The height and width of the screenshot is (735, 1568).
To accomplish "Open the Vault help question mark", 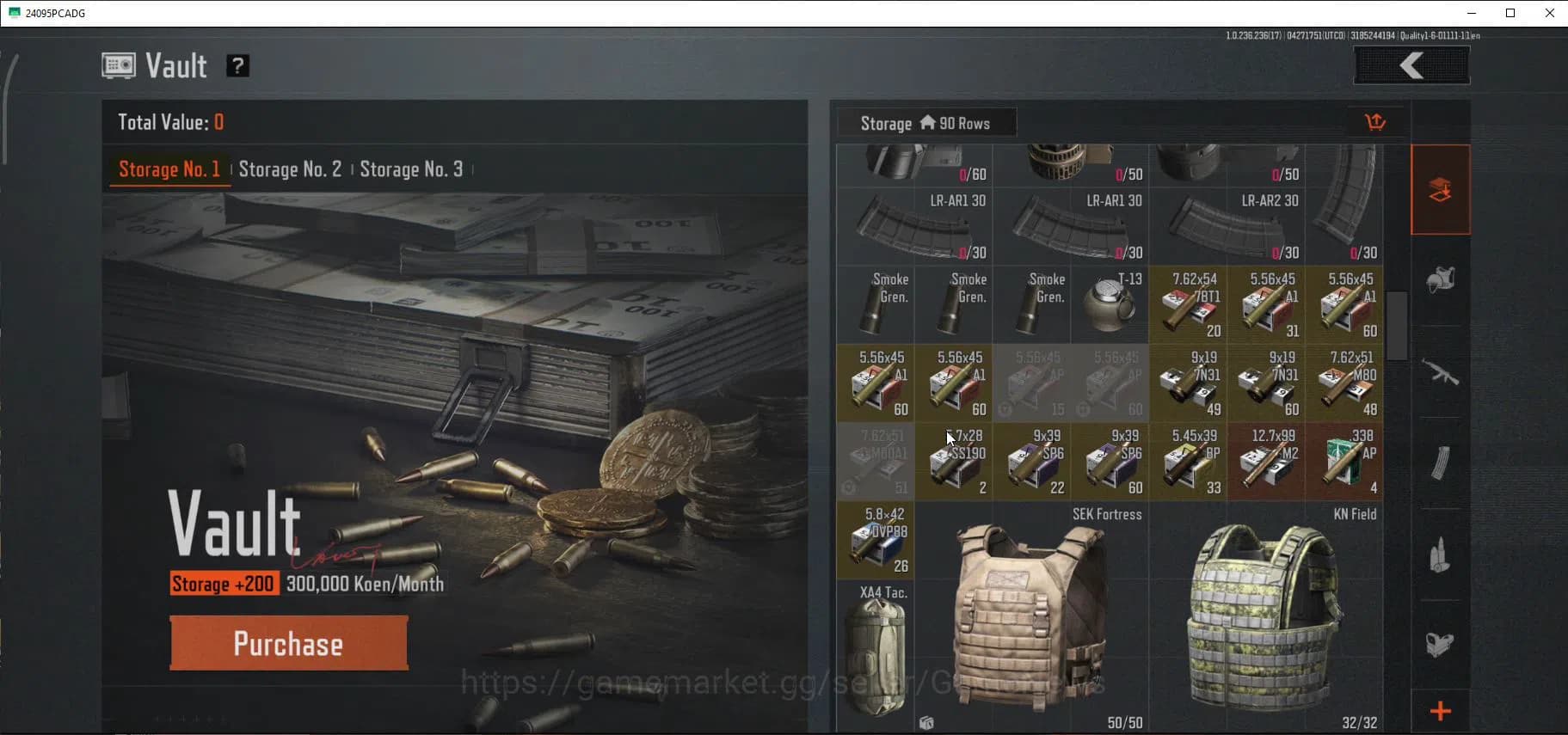I will (x=238, y=65).
